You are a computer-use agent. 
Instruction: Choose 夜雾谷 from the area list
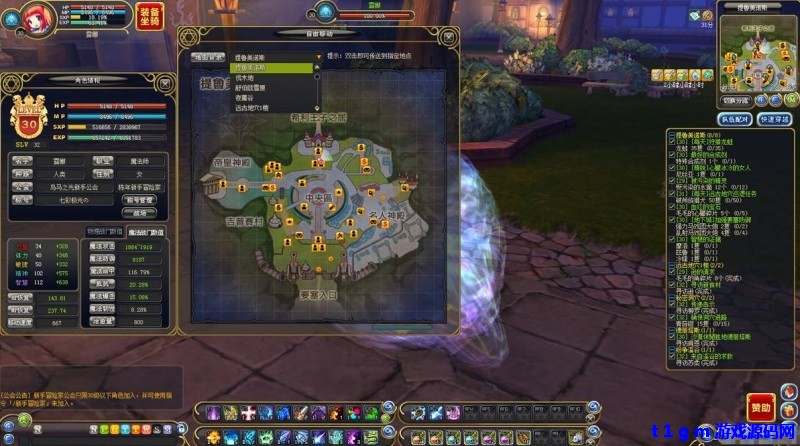pos(245,97)
